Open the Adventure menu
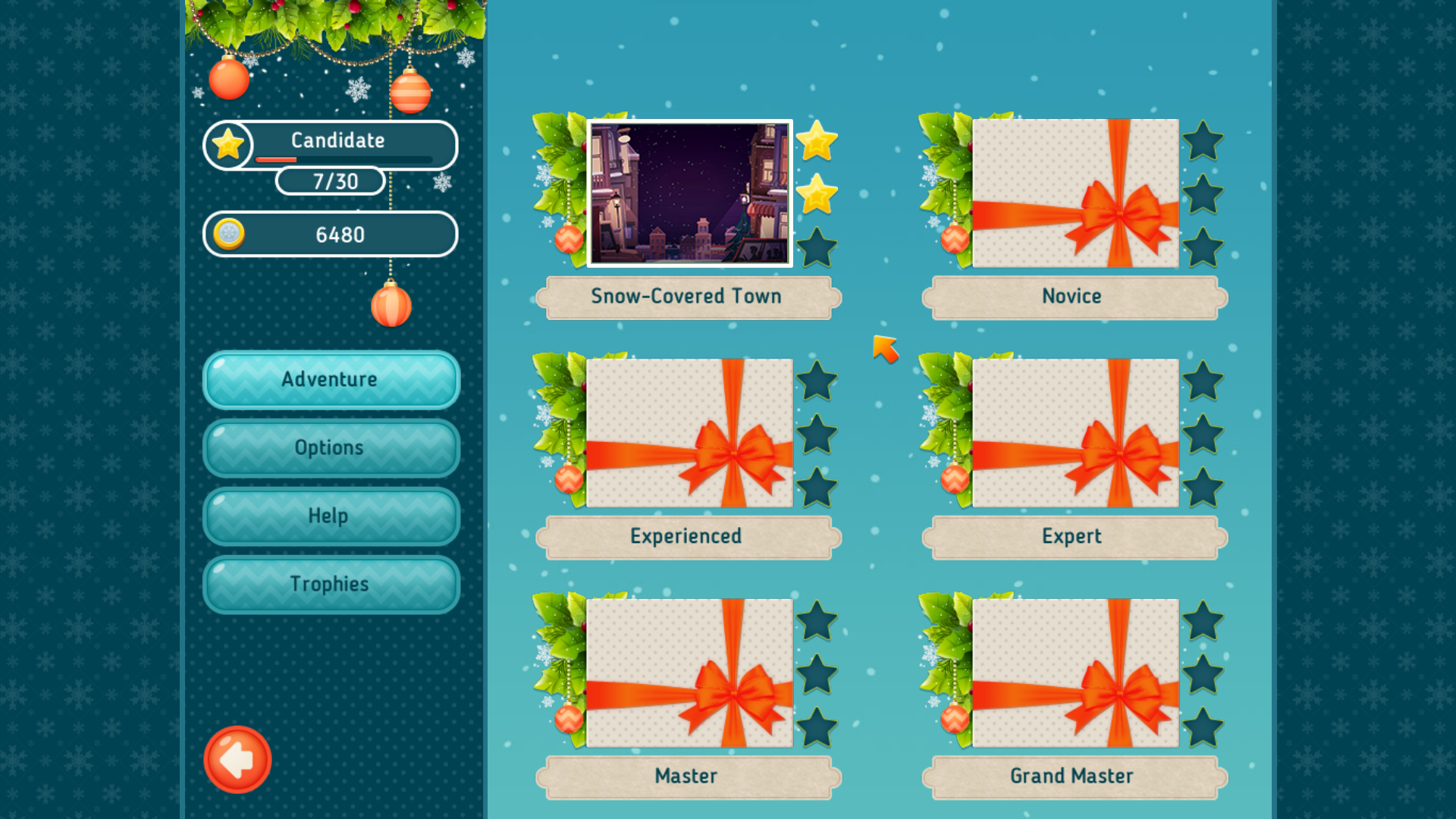 331,379
